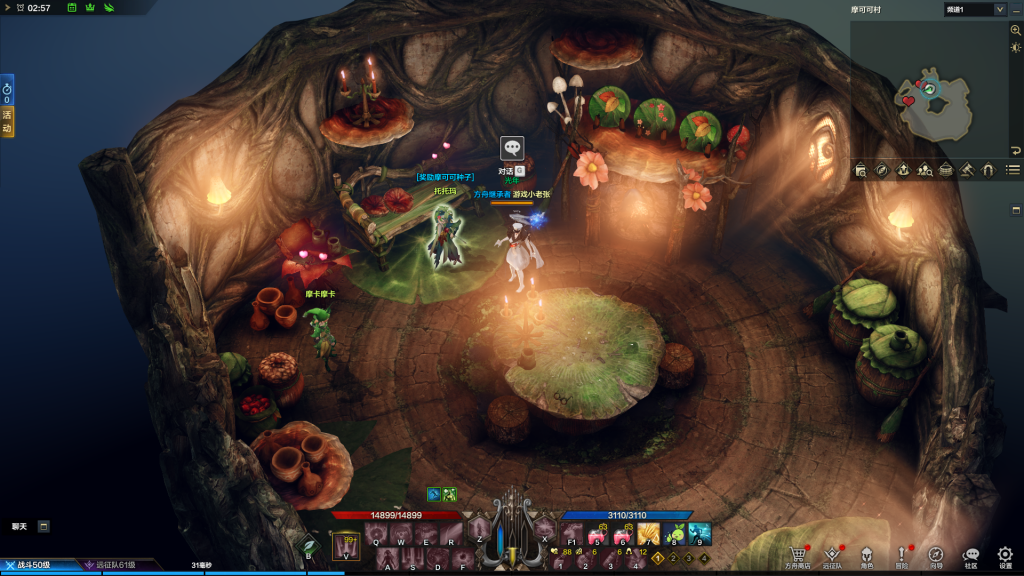This screenshot has height=576, width=1024.
Task: Open the 频道1 channel dropdown
Action: (975, 9)
